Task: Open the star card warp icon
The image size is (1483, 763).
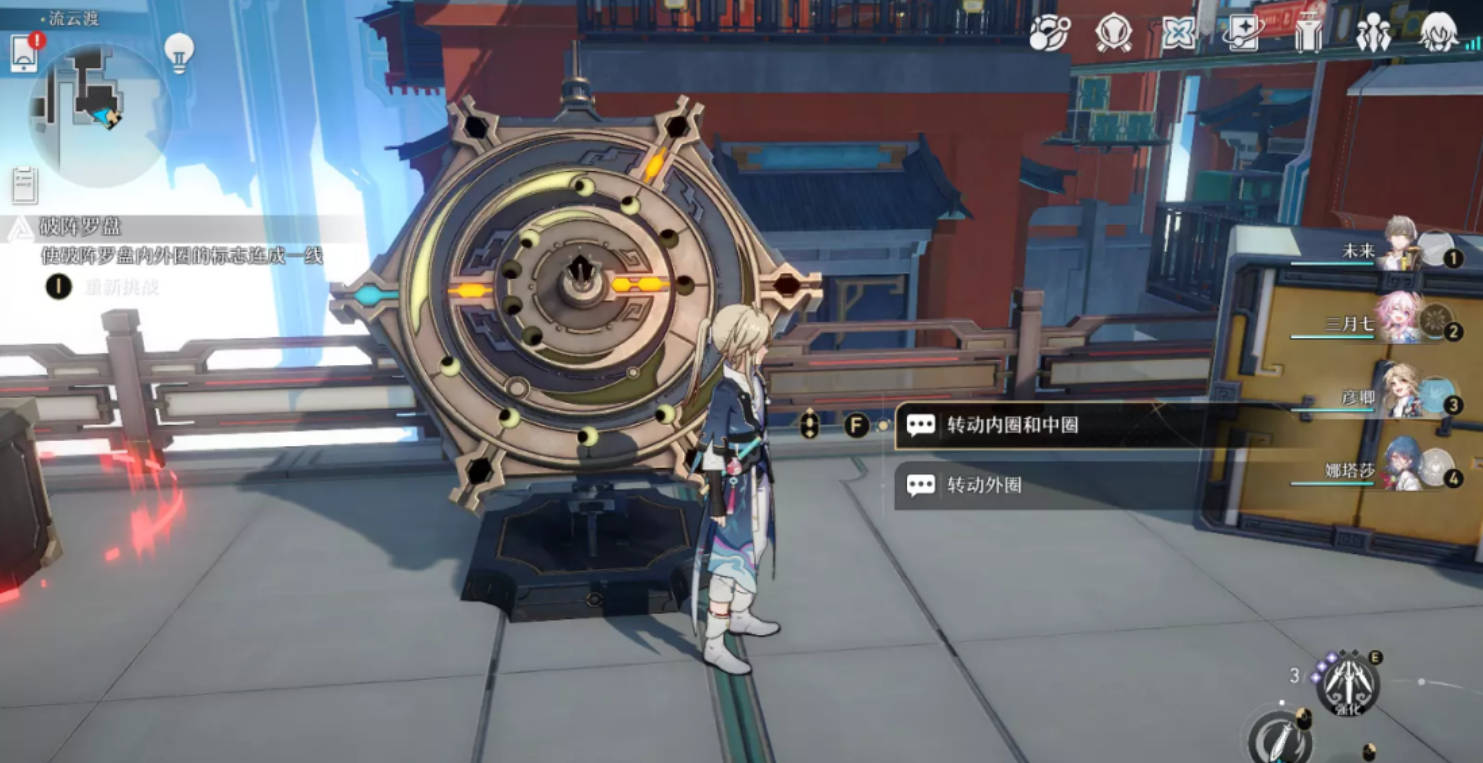Action: [x=1244, y=34]
